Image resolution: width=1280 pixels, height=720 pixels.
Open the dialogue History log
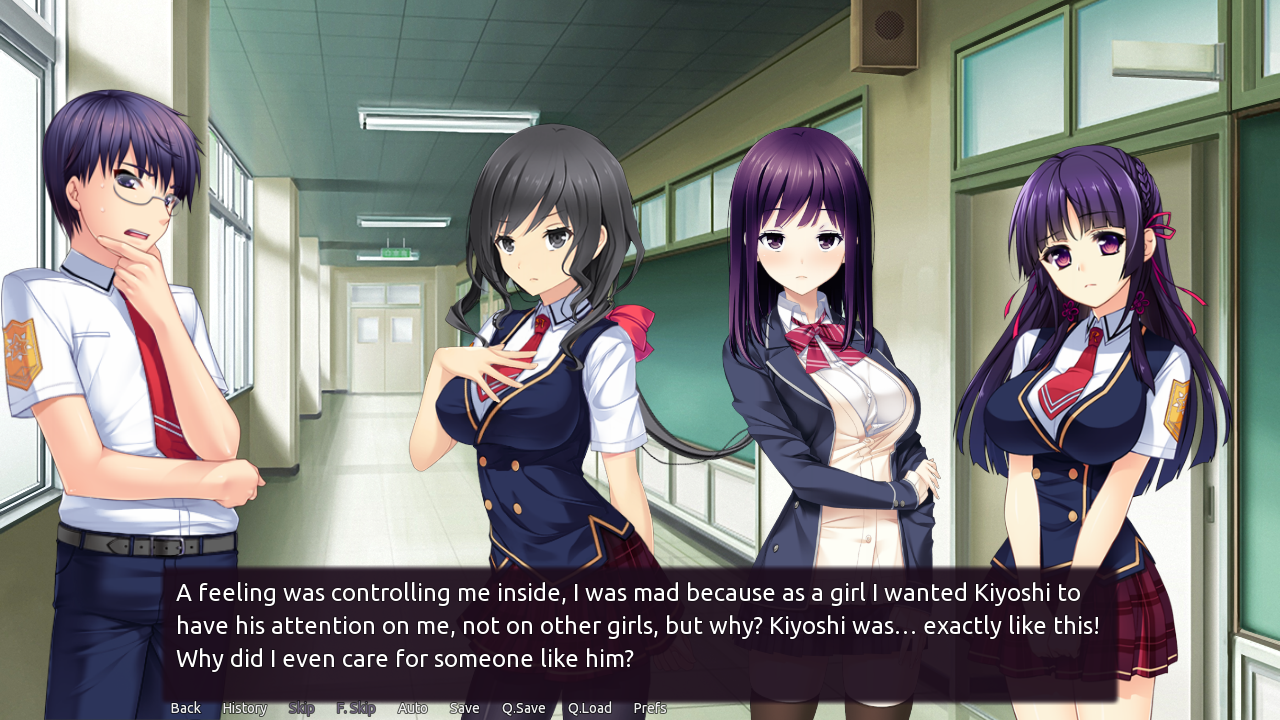[243, 707]
